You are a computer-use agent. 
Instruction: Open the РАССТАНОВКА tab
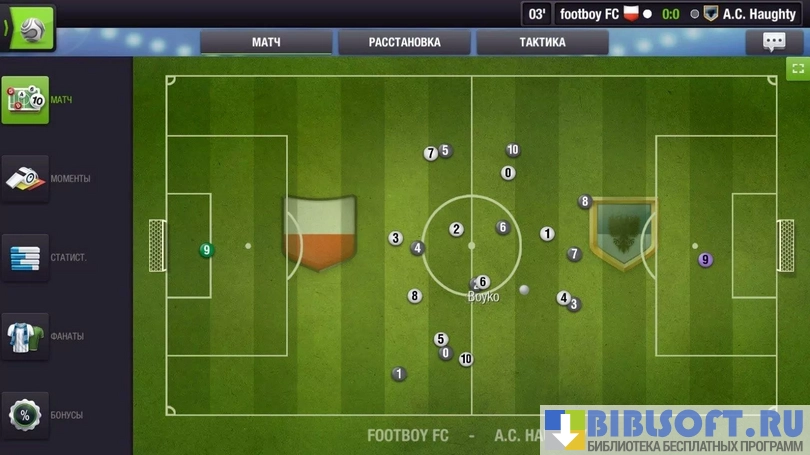(x=404, y=42)
